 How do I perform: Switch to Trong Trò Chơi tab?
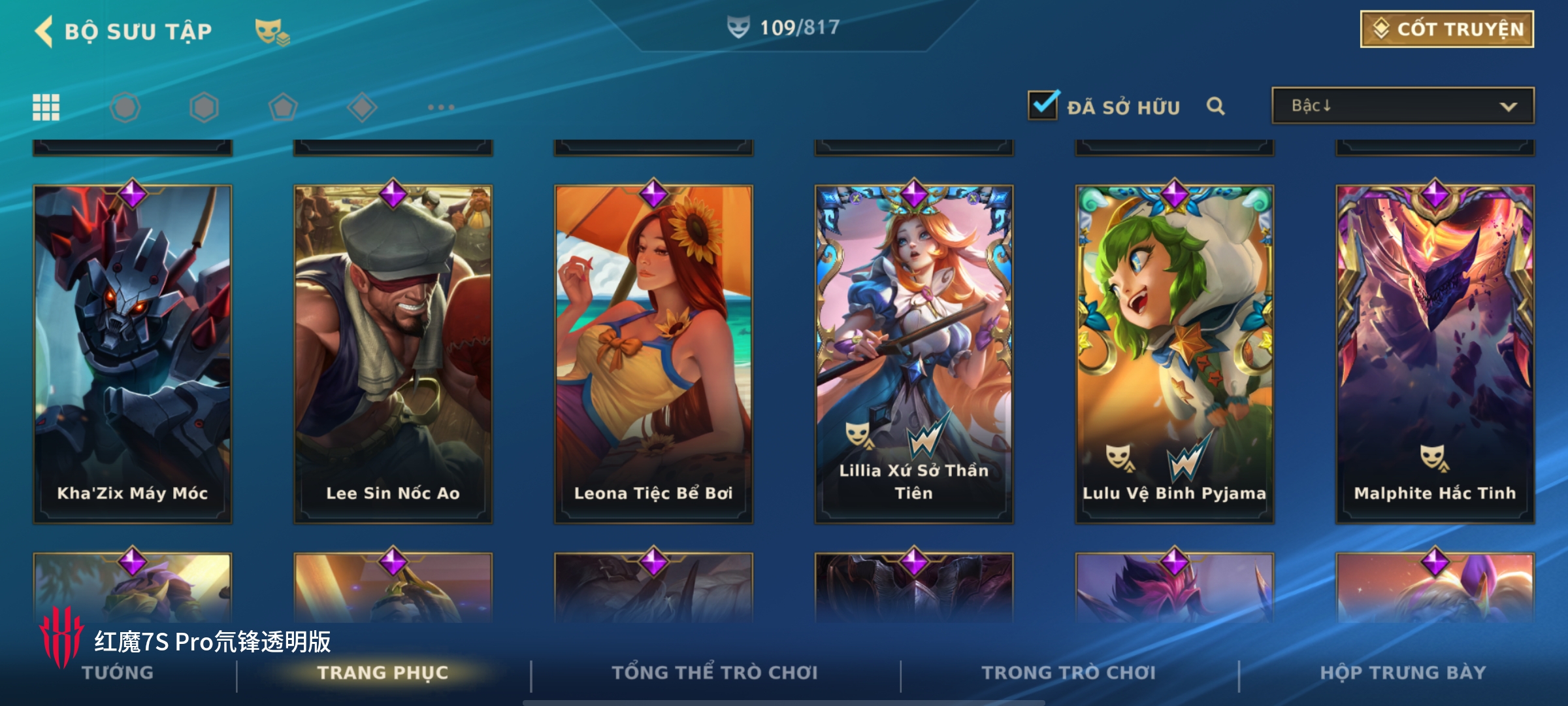(1069, 673)
